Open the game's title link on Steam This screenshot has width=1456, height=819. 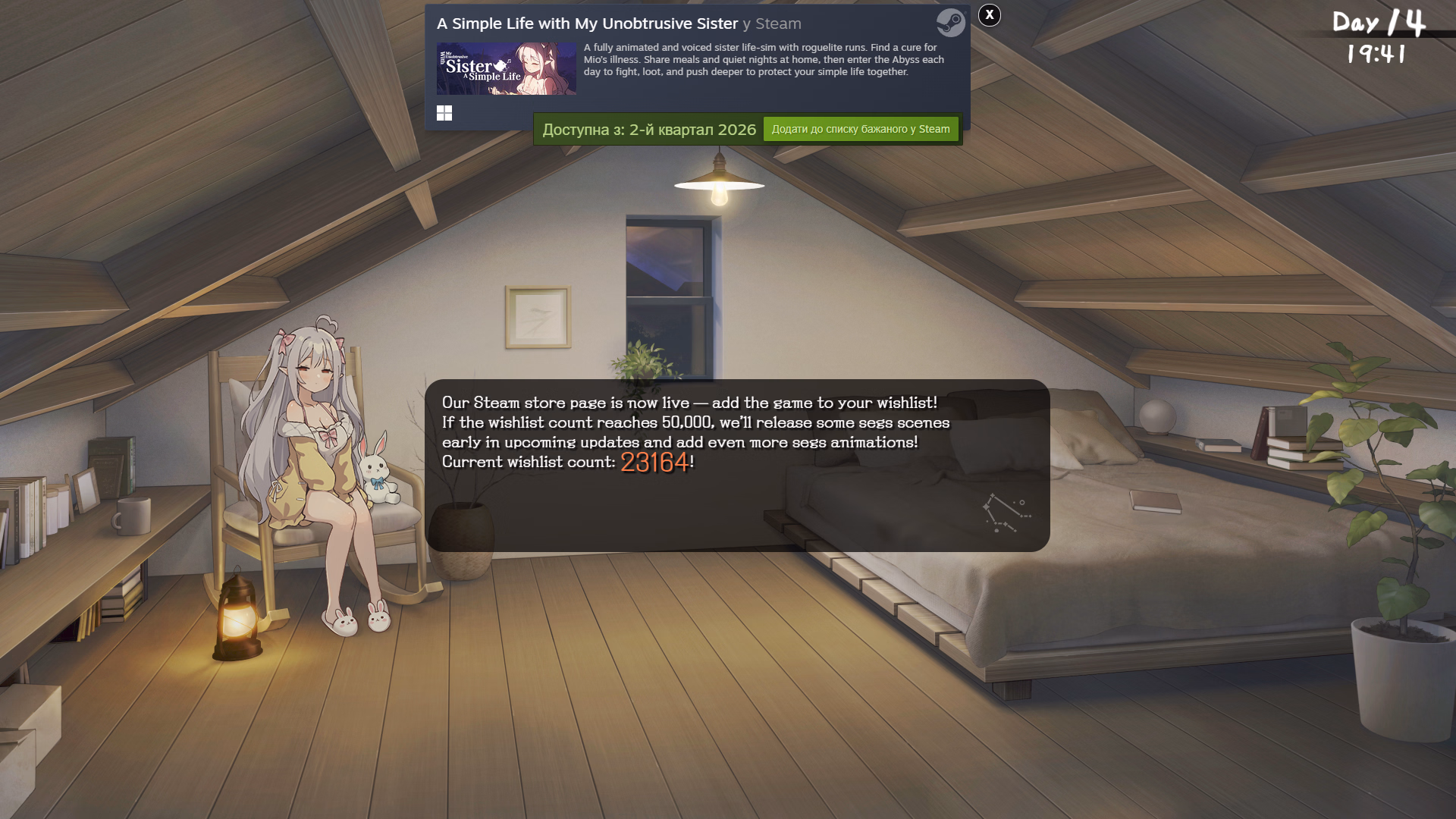(x=587, y=24)
